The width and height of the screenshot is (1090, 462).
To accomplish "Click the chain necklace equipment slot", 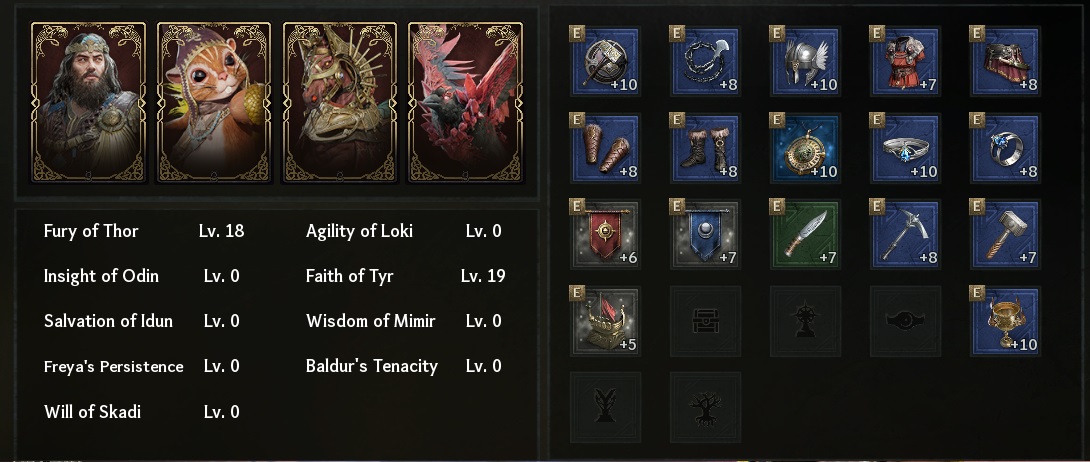I will [x=705, y=61].
